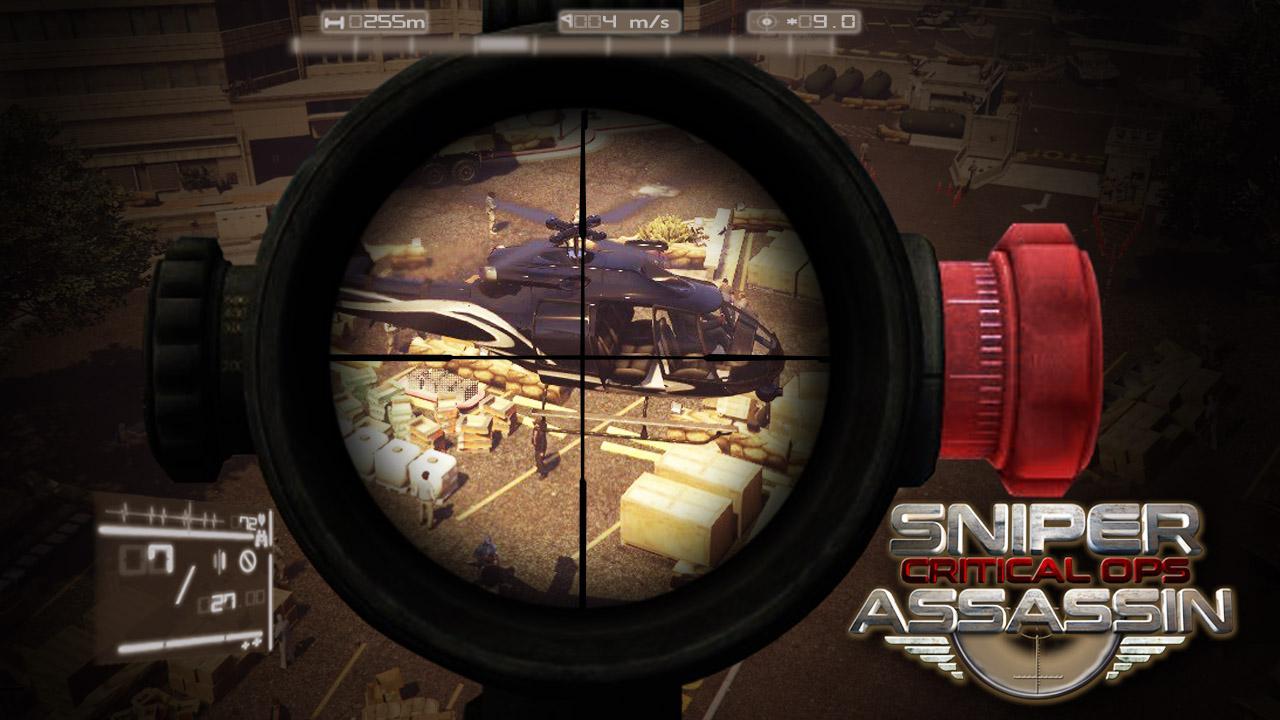Select the no-fire prohibition icon on ammo panel
The image size is (1280, 720).
(x=249, y=560)
